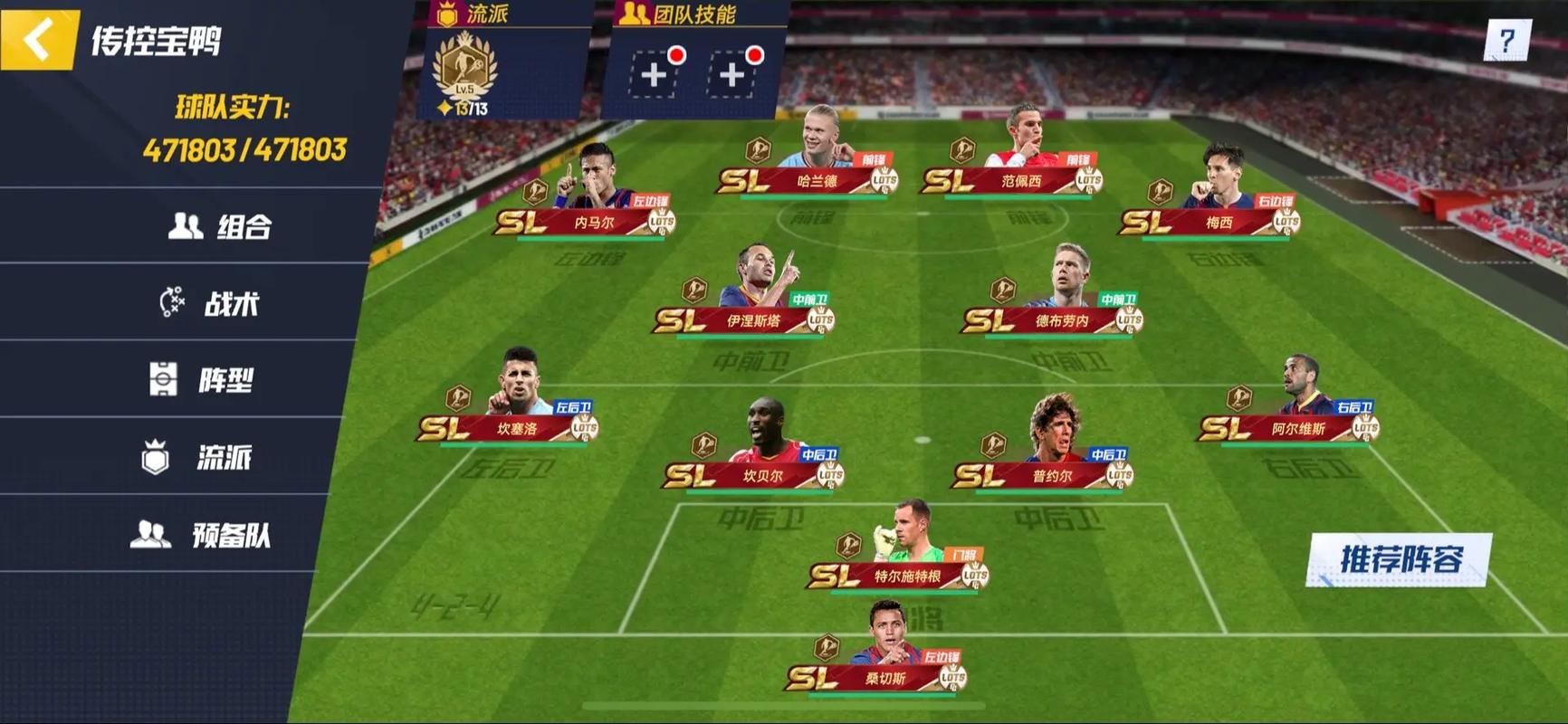Click the Lv.5 流派 badge emblem
The width and height of the screenshot is (1568, 724).
[464, 71]
